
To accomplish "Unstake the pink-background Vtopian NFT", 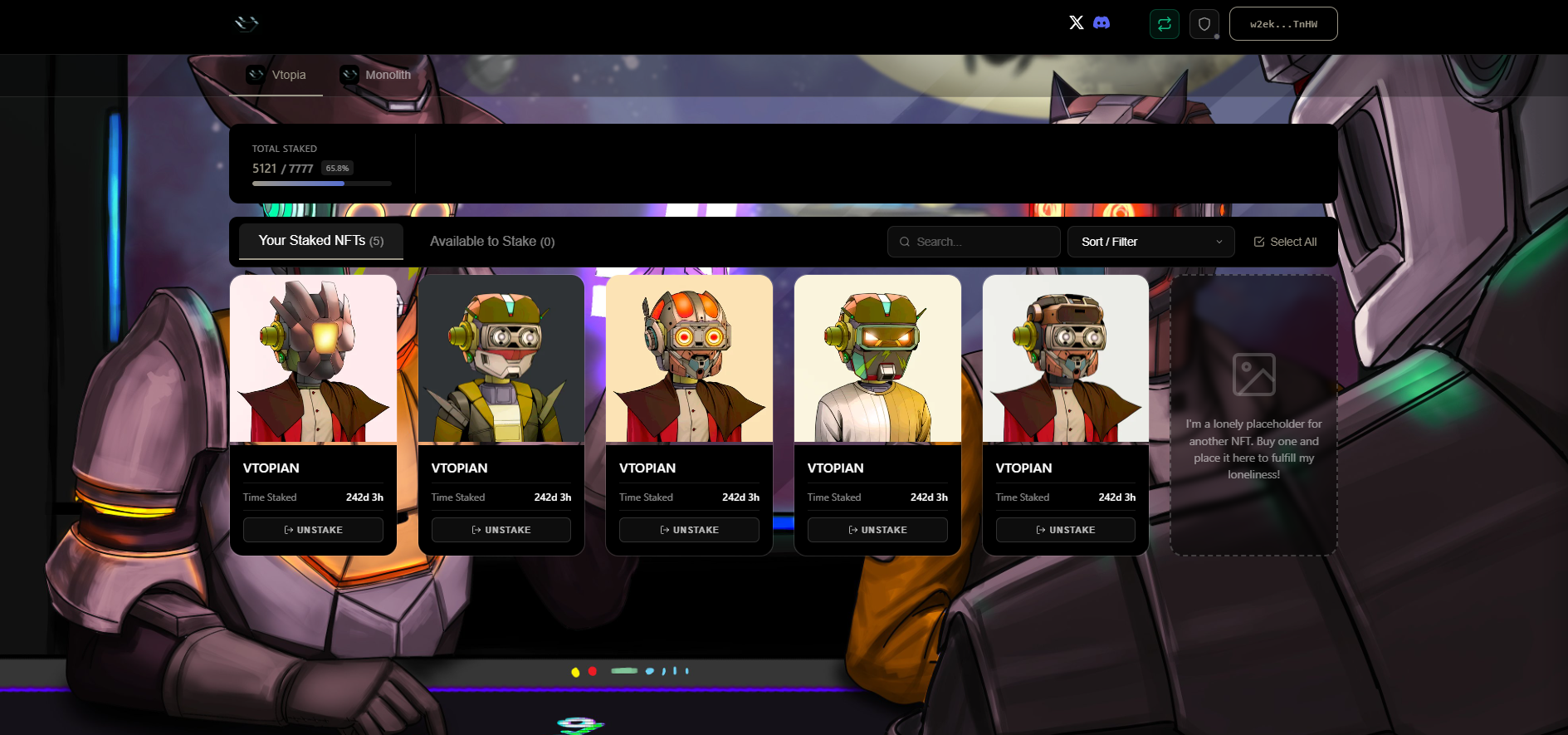I will click(313, 530).
